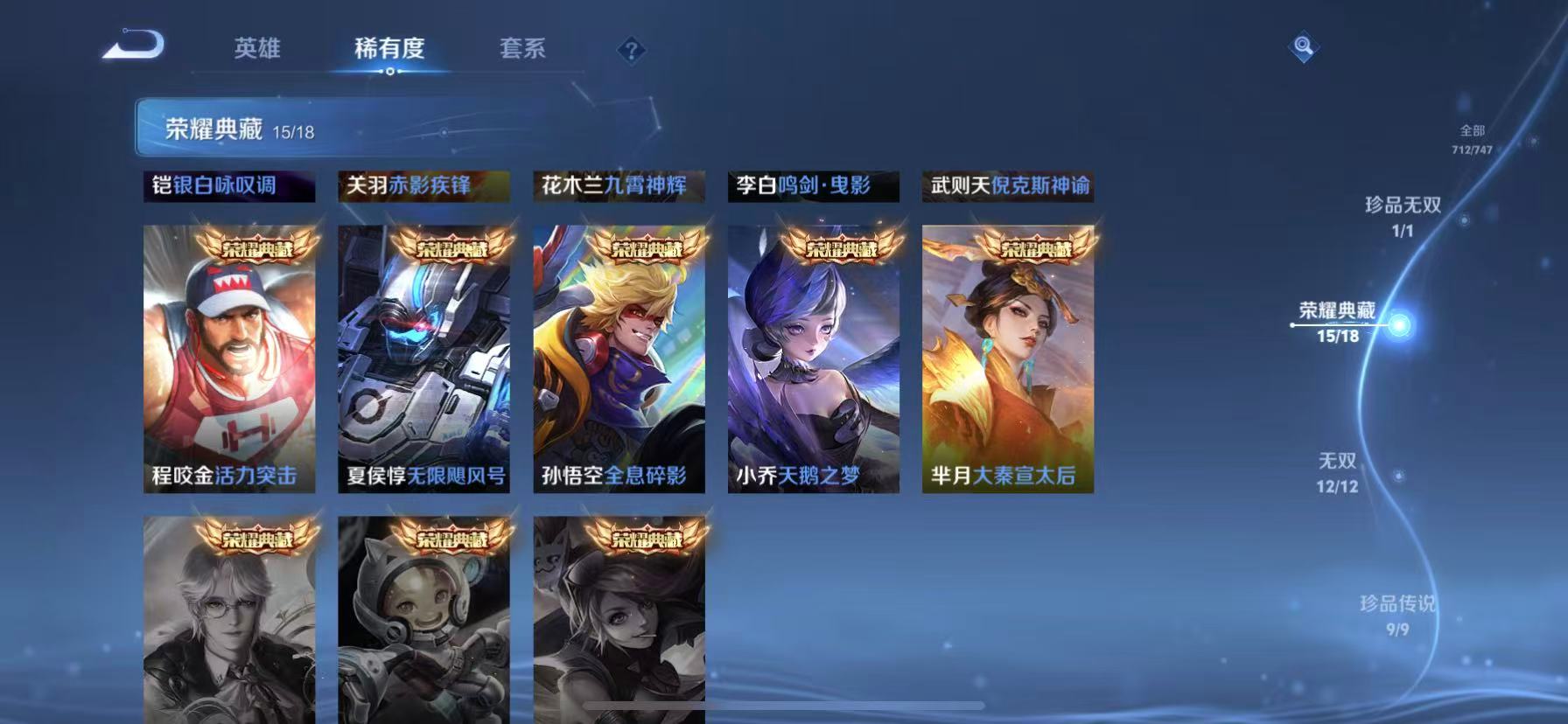
Task: Click the 李白鸣剑·曳影 name label
Action: 814,185
